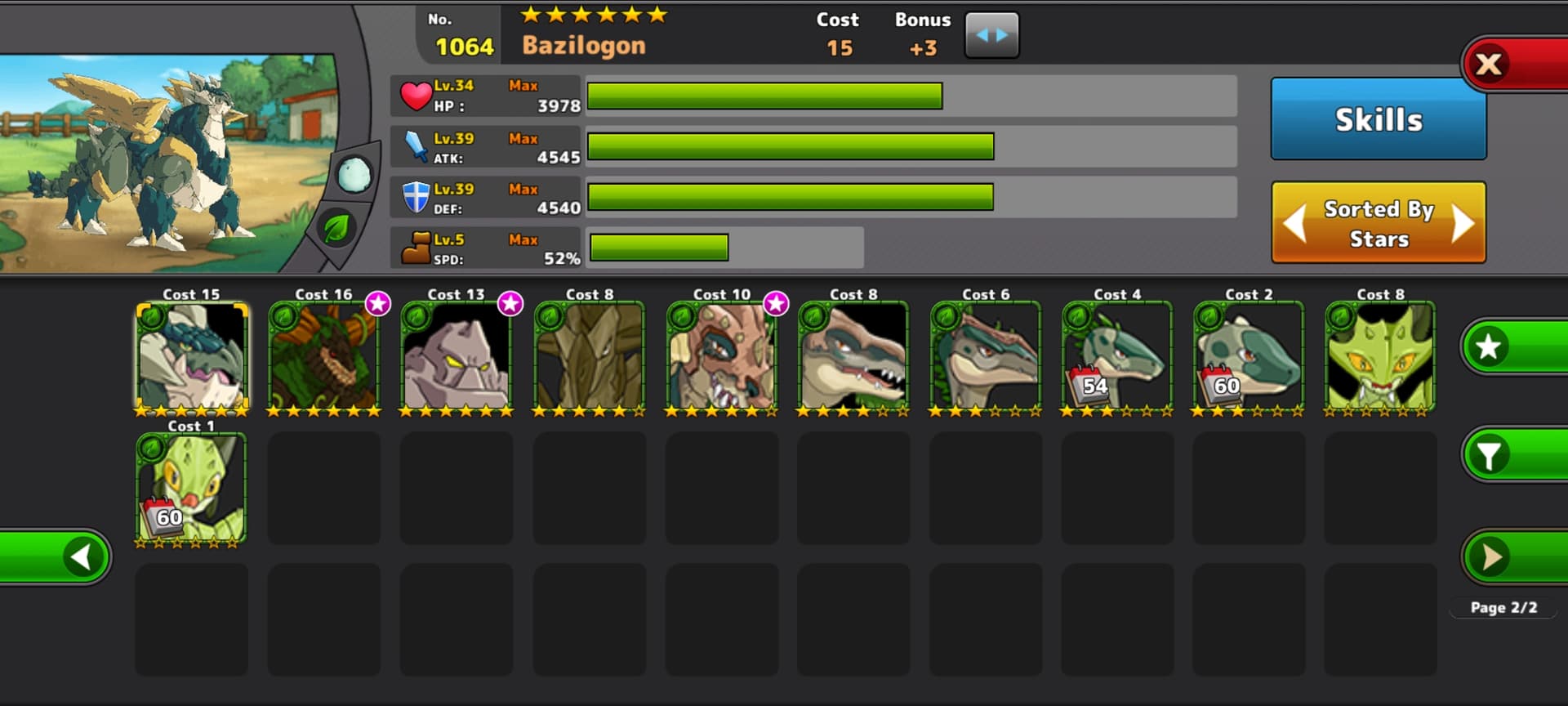Click the Sorted By Stars left arrow
The image size is (1568, 706).
1295,223
